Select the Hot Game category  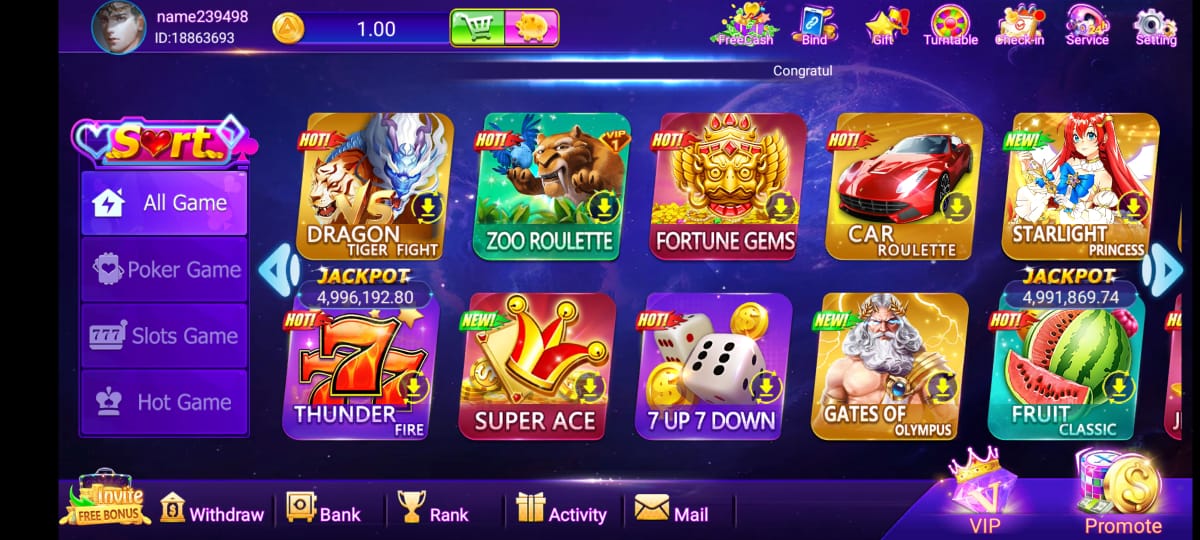164,402
